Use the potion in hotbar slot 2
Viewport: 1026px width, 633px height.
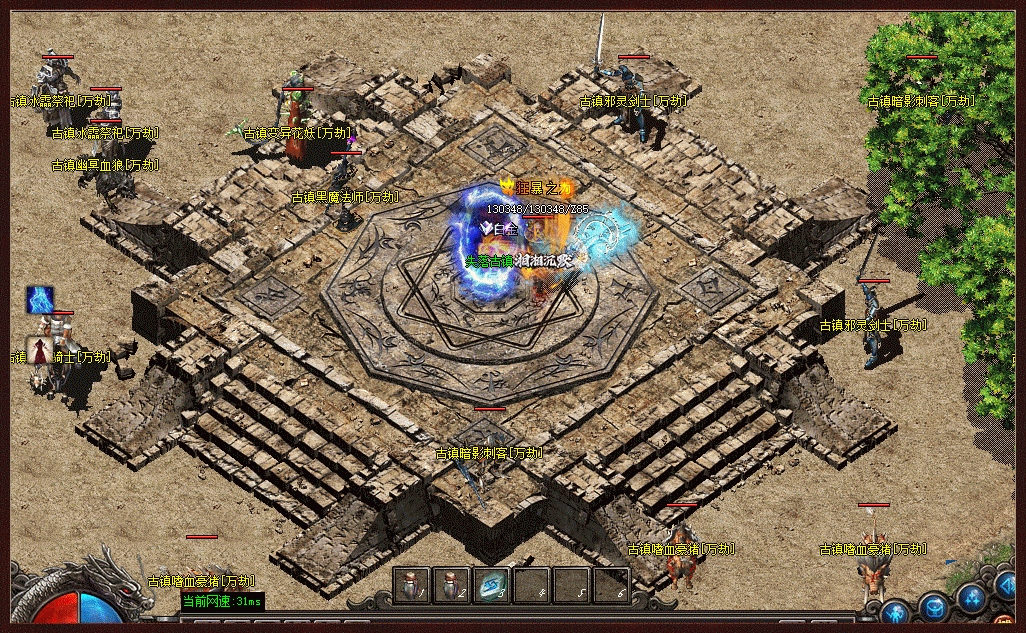coord(452,584)
